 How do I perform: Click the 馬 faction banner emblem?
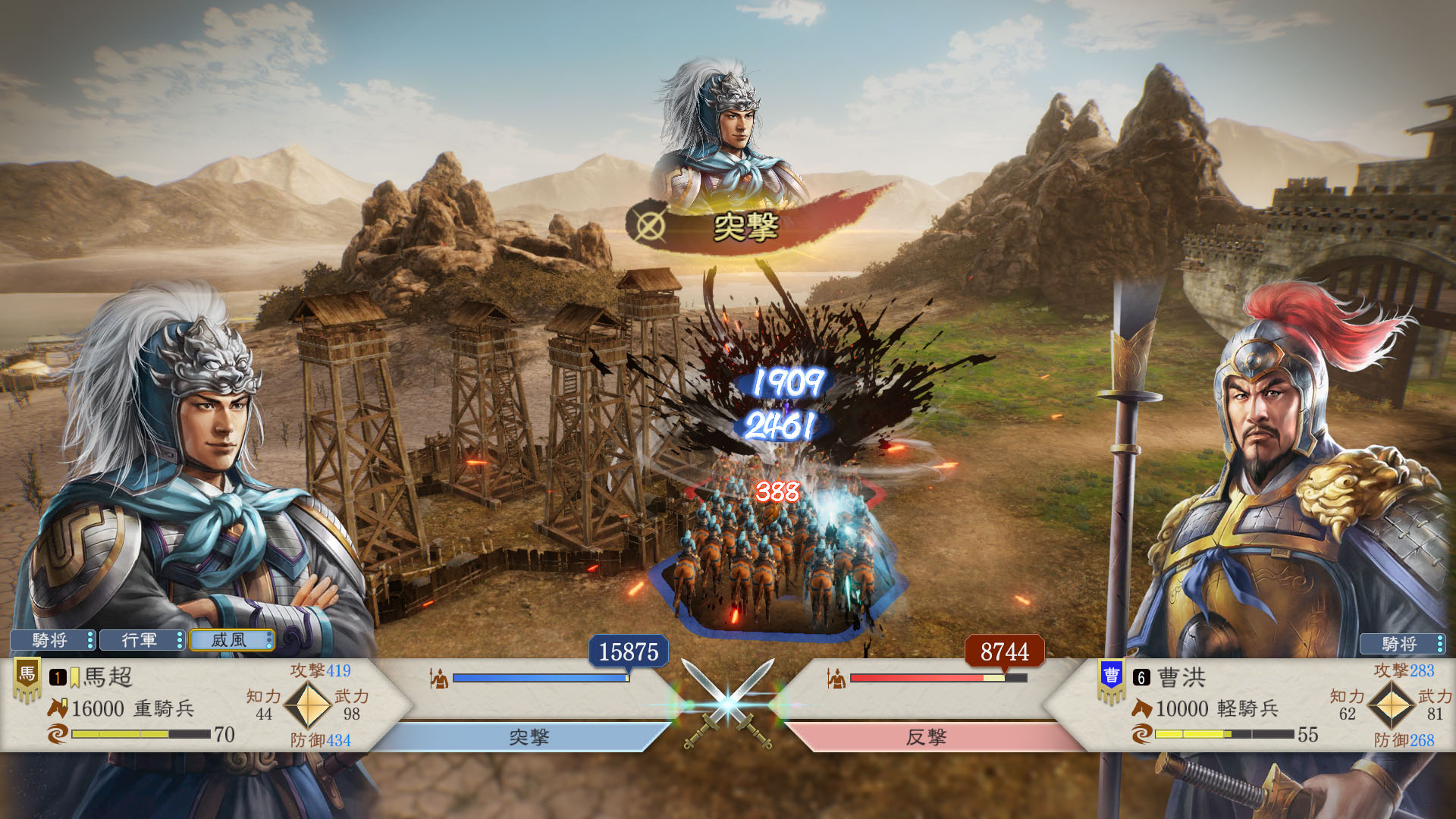point(27,676)
